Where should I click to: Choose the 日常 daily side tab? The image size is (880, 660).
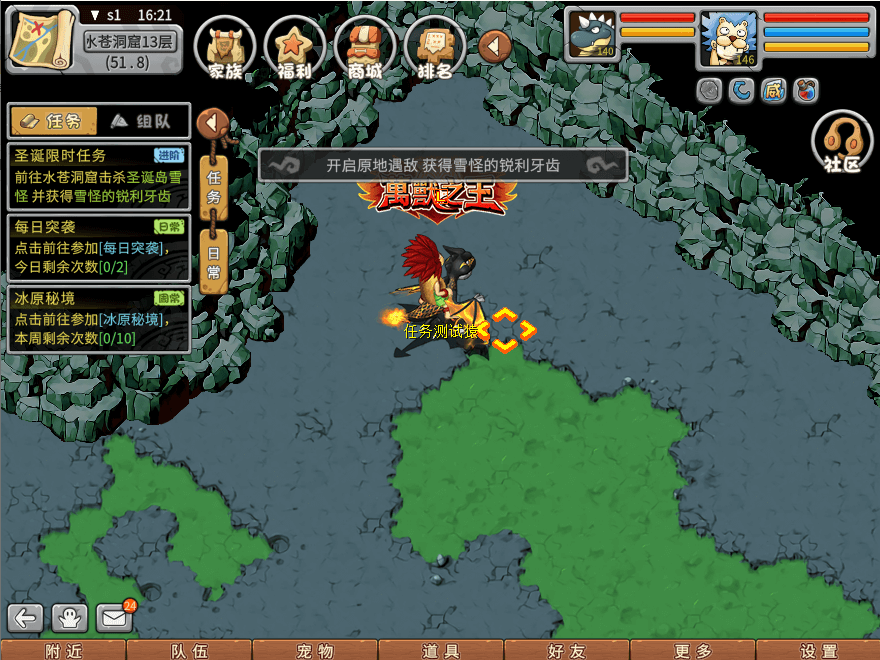213,260
